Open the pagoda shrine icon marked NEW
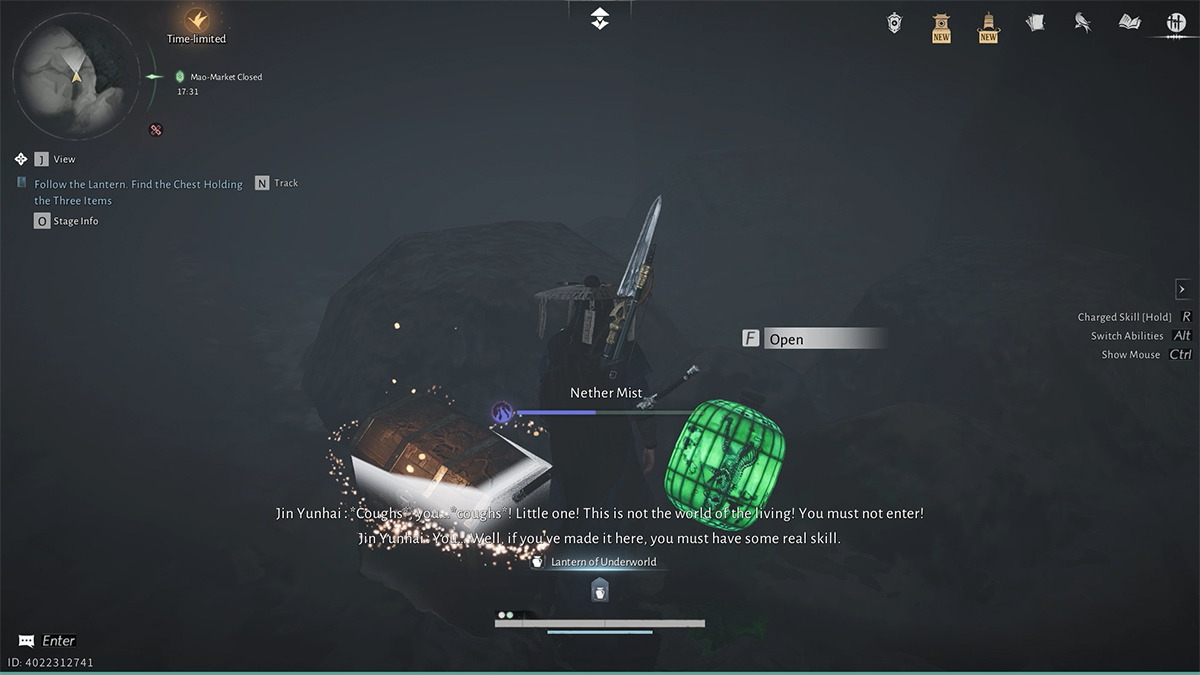This screenshot has height=675, width=1200. pos(941,26)
